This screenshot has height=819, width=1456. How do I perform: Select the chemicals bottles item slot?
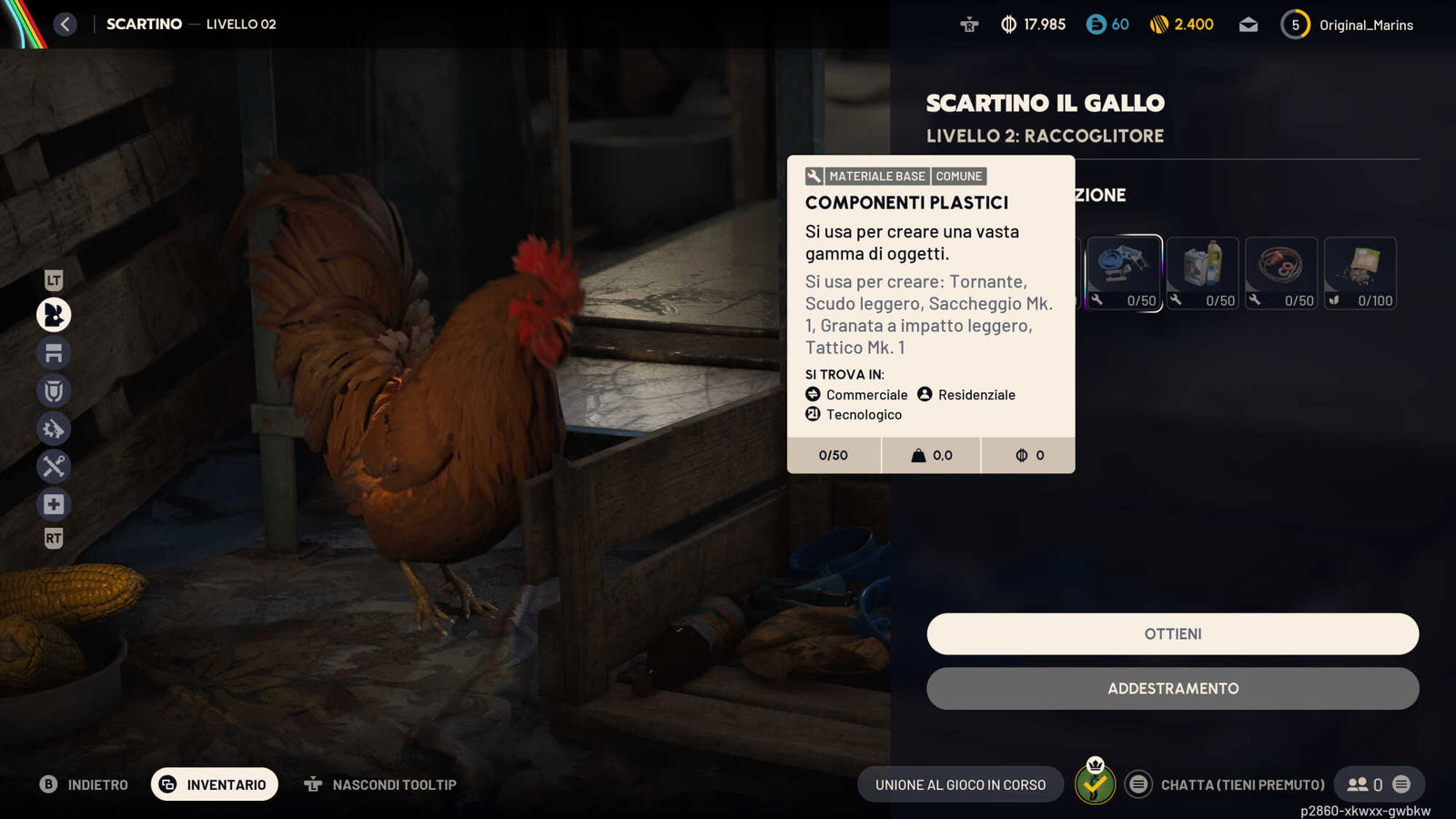coord(1202,273)
